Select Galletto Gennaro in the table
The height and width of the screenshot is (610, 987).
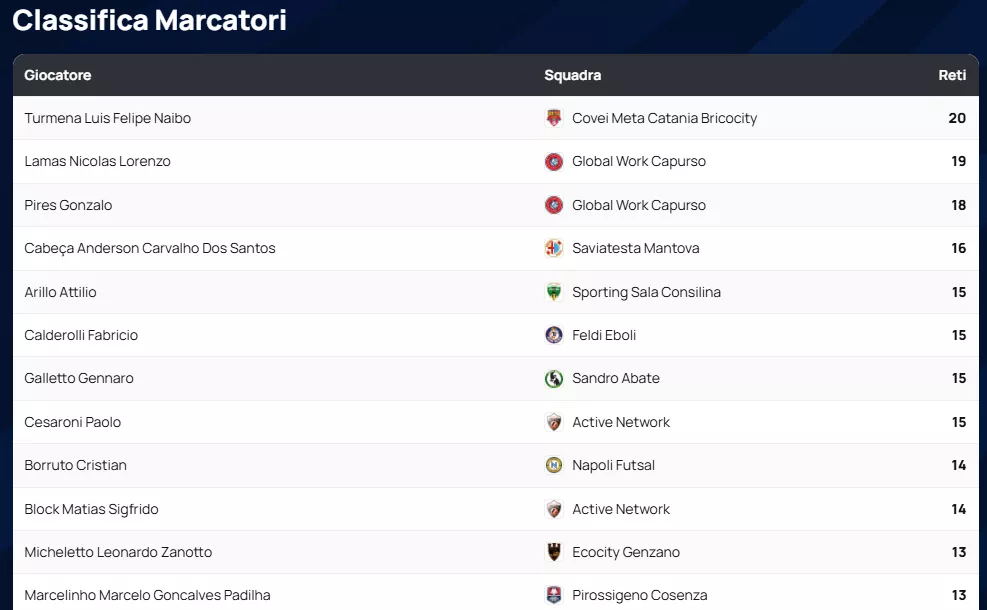(x=79, y=378)
